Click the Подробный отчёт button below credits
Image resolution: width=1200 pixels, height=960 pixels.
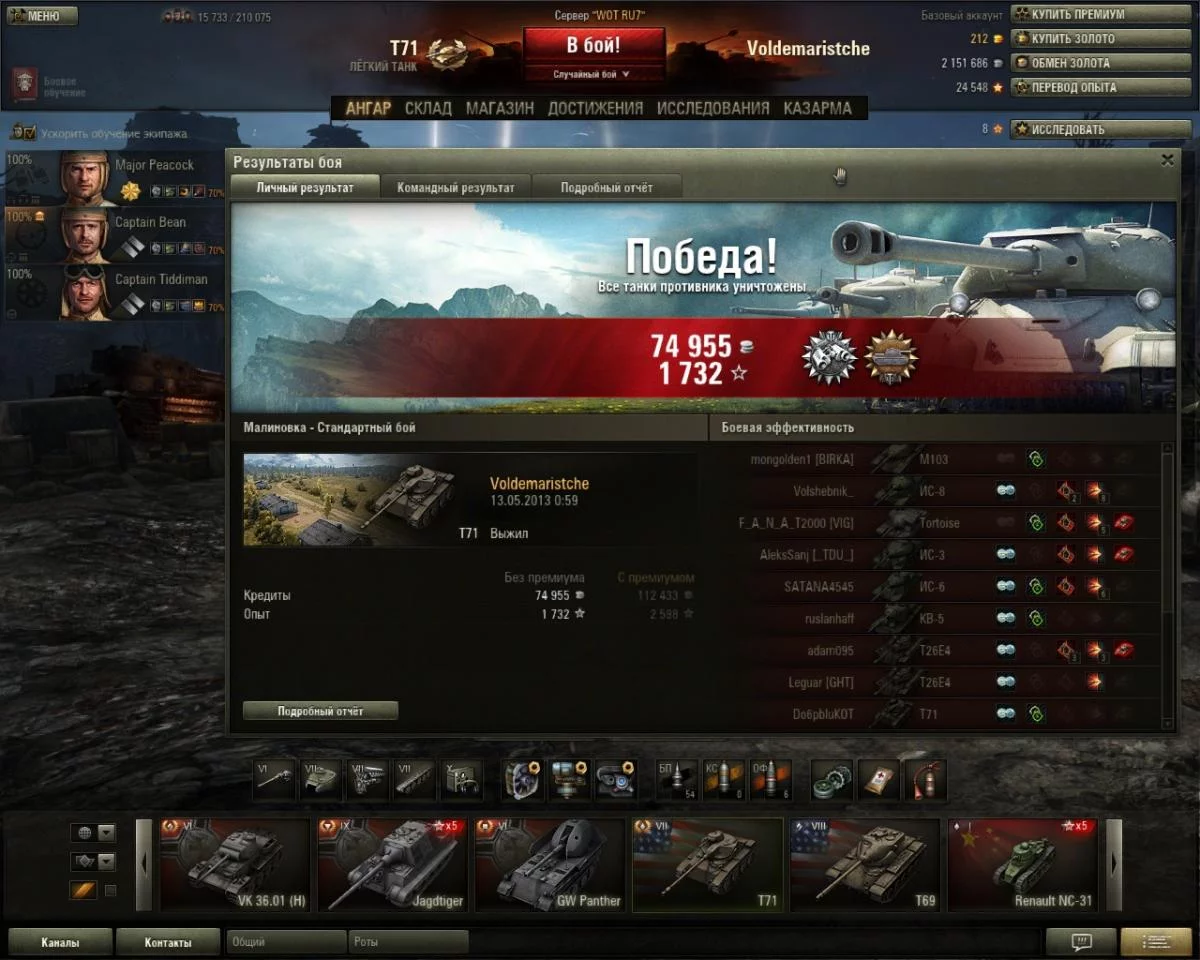[320, 711]
